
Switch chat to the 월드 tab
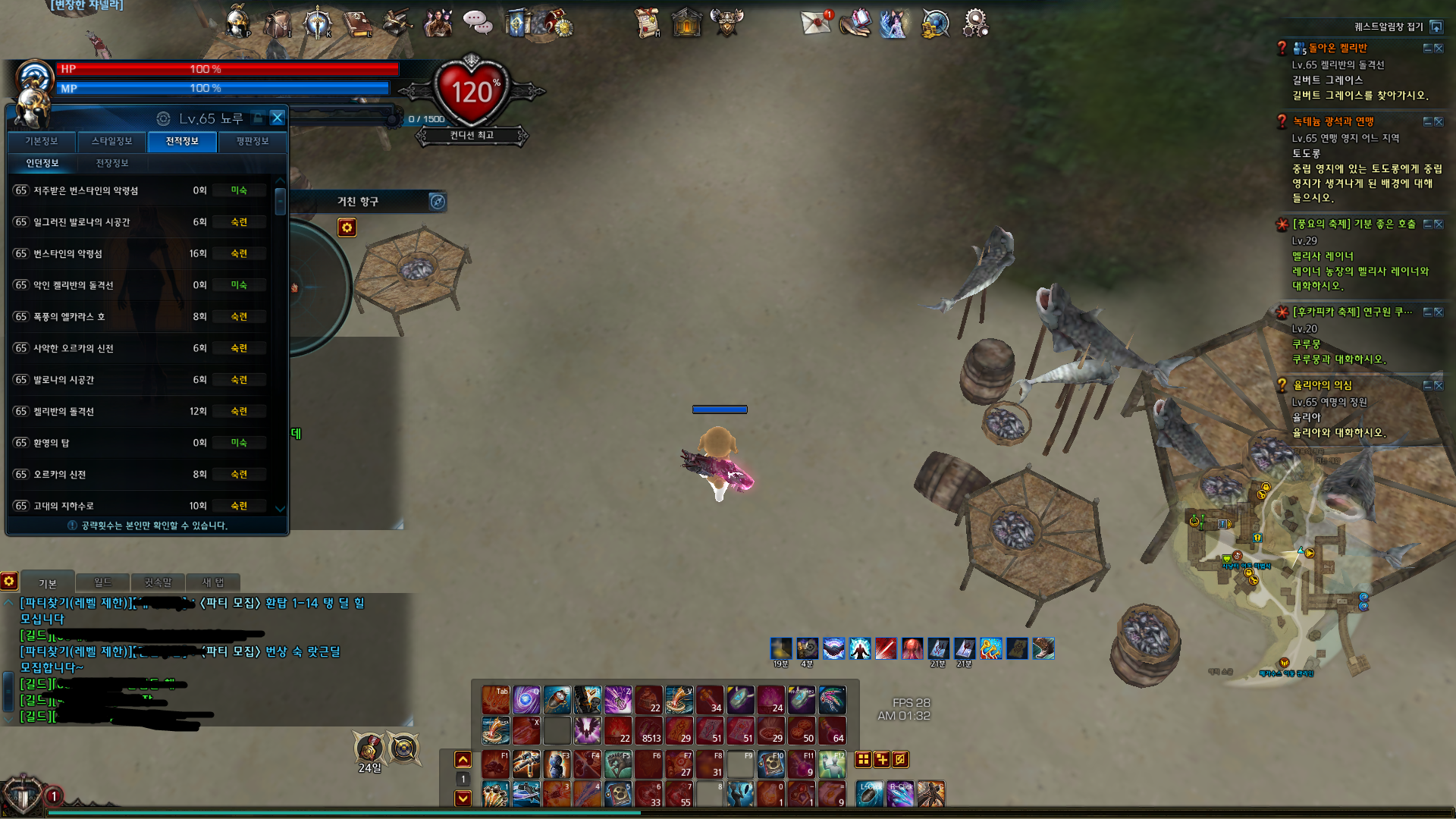pos(102,582)
